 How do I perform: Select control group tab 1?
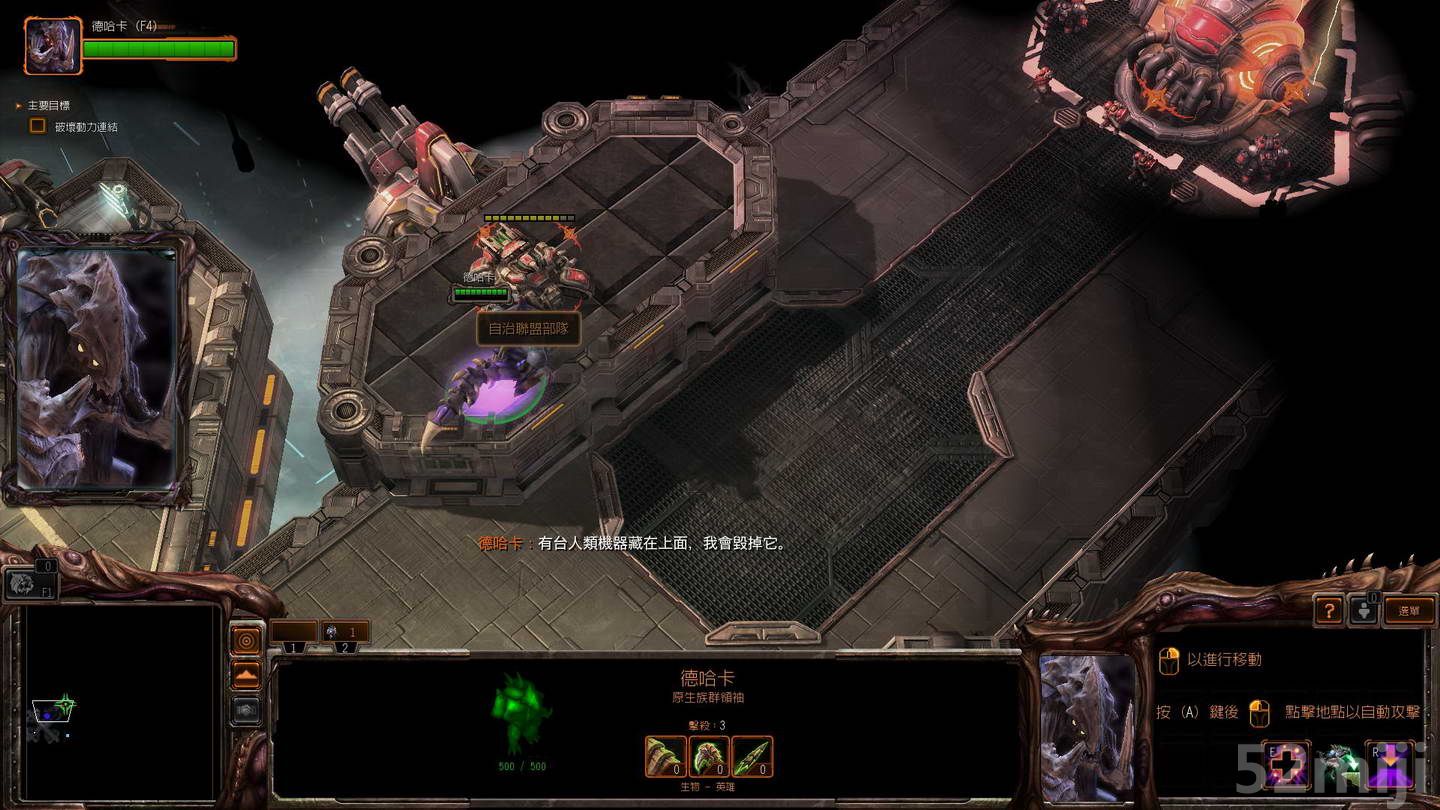[x=293, y=648]
